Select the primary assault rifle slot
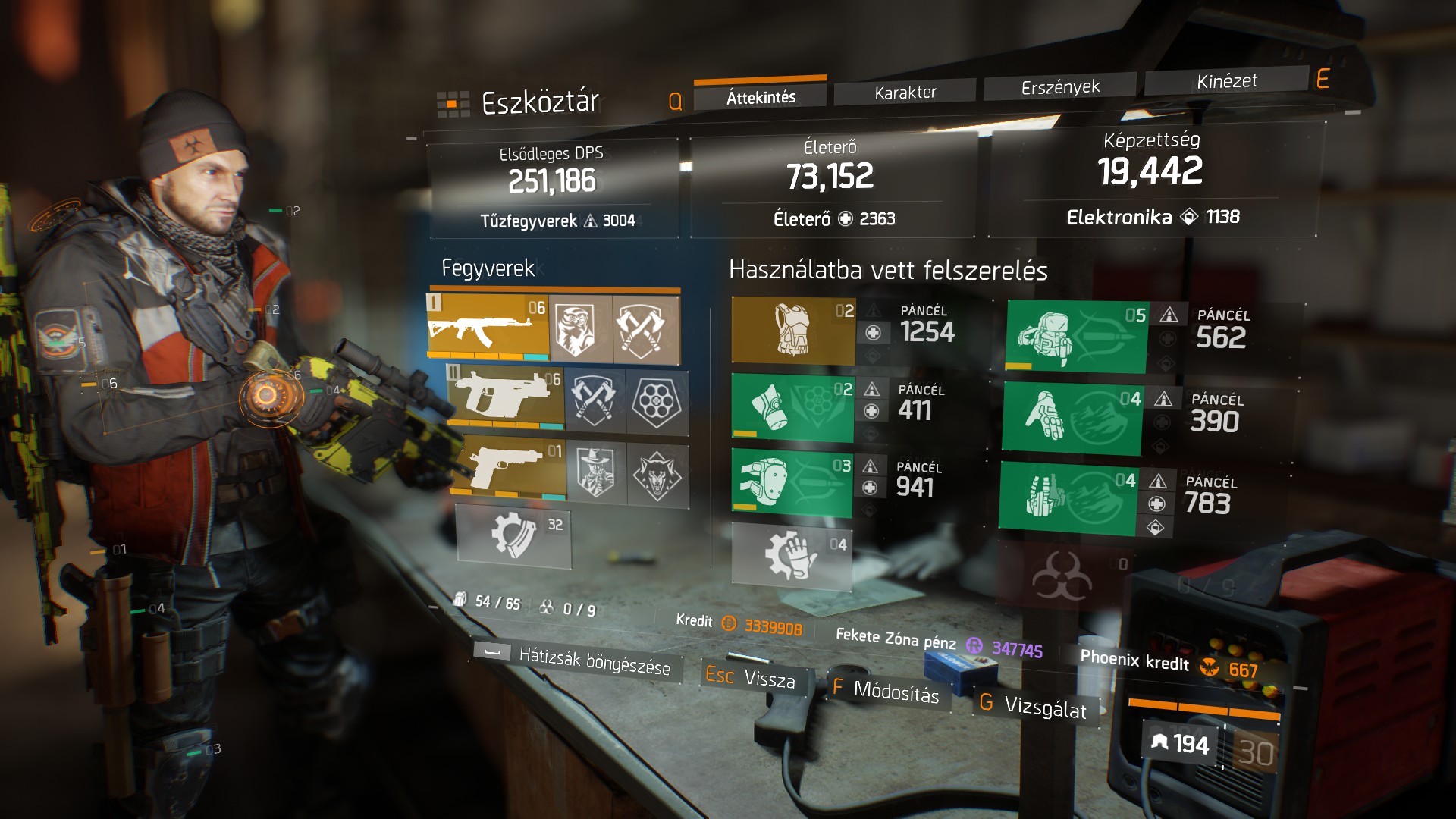 (x=488, y=327)
